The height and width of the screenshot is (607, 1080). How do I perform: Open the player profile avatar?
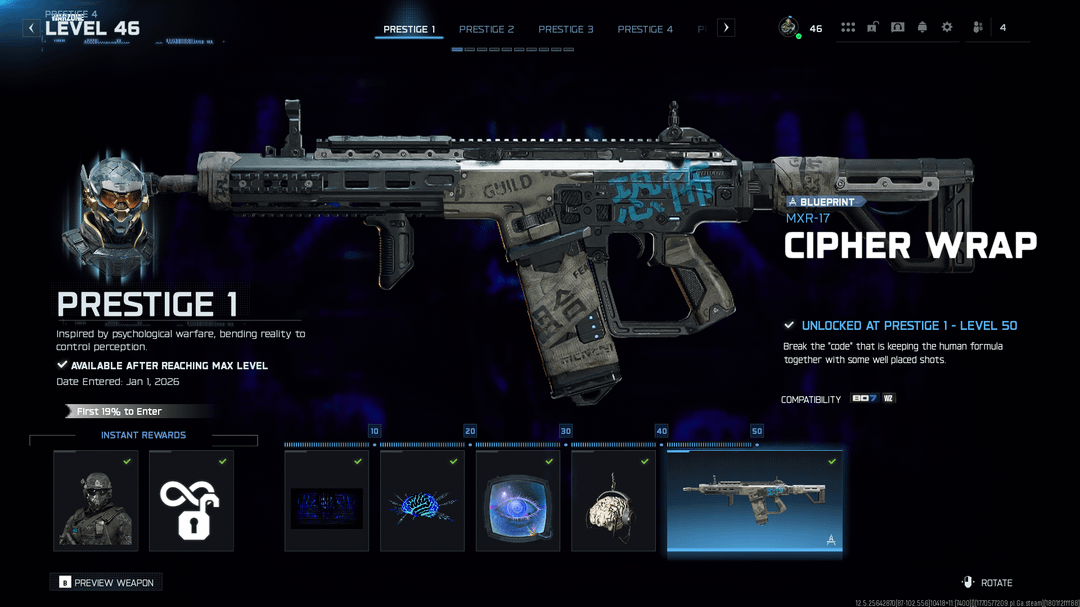789,28
